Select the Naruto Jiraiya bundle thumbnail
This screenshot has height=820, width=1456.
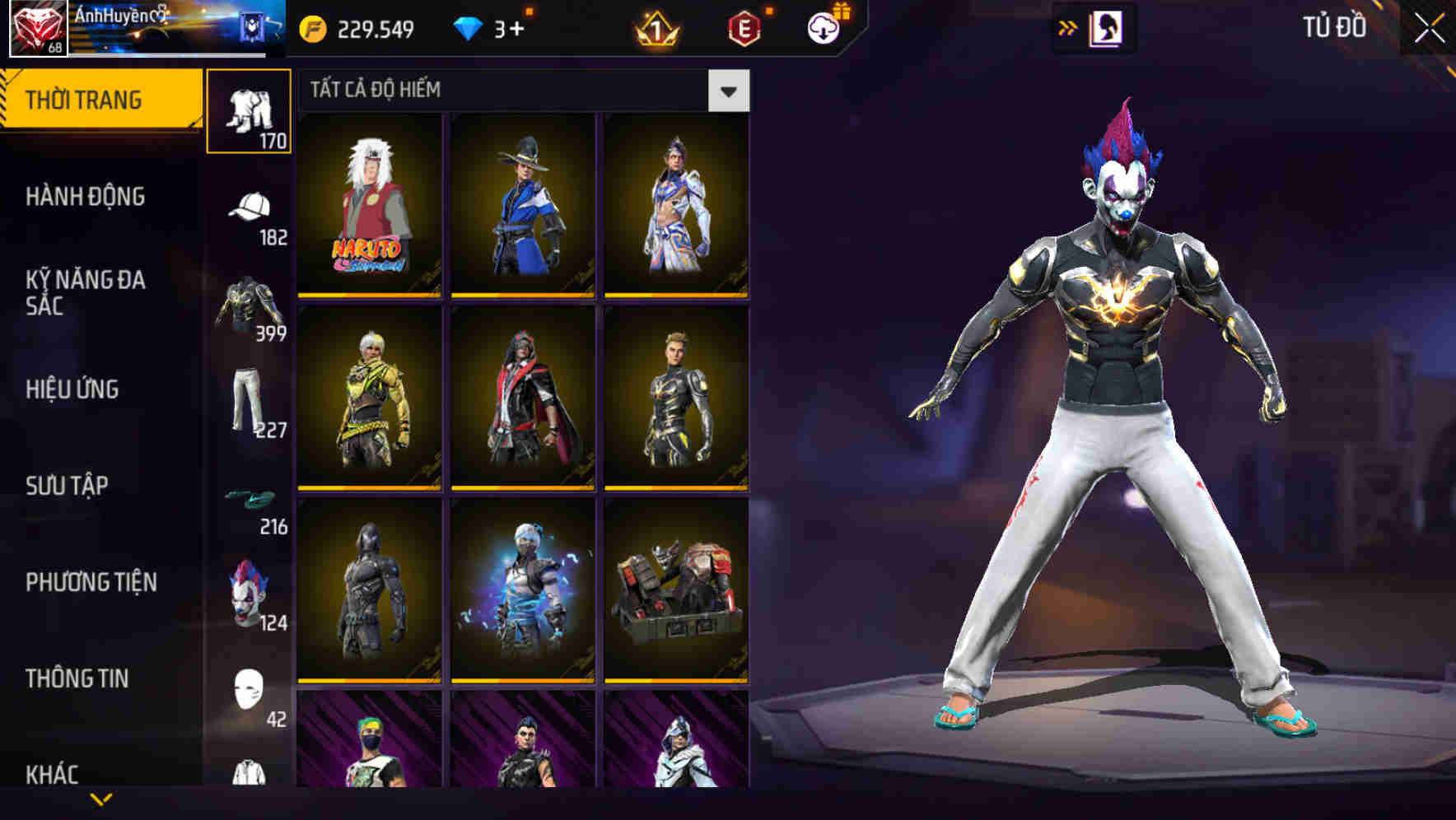coord(370,203)
